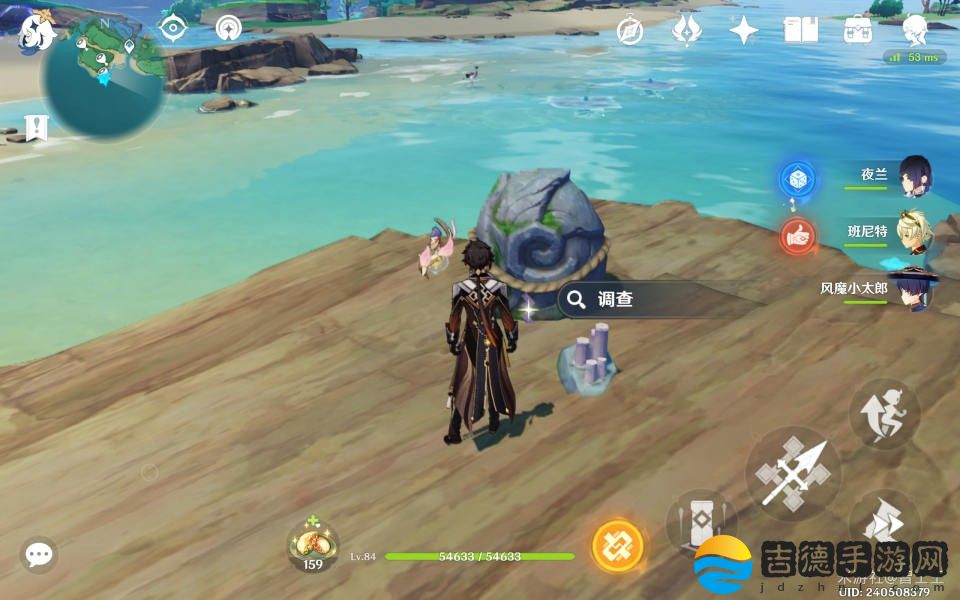Activate the orange elemental burst button
The image size is (960, 600).
click(x=616, y=546)
